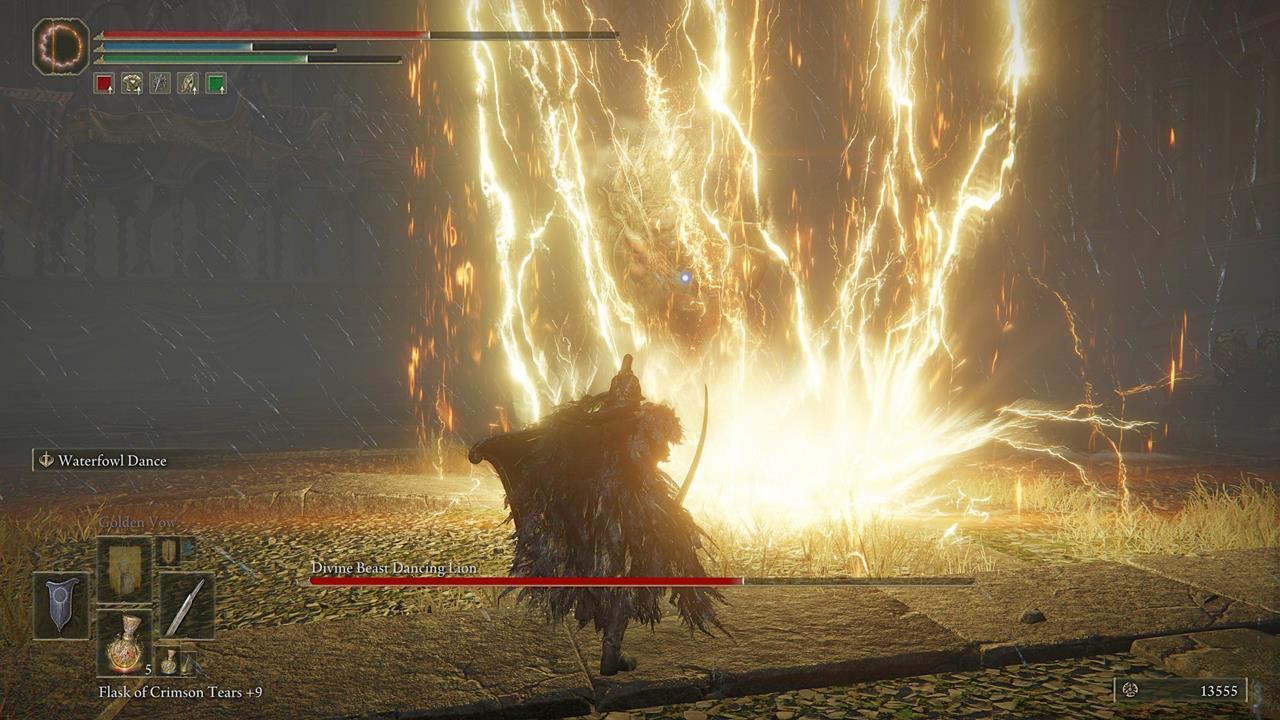Select the secondary spell slot above the weapon
1280x720 pixels.
pyautogui.click(x=168, y=552)
